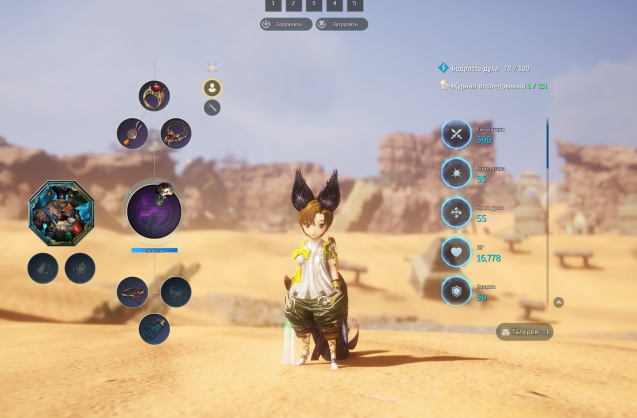
Task: Open the Журнал исследований (research journal) entry
Action: click(495, 86)
